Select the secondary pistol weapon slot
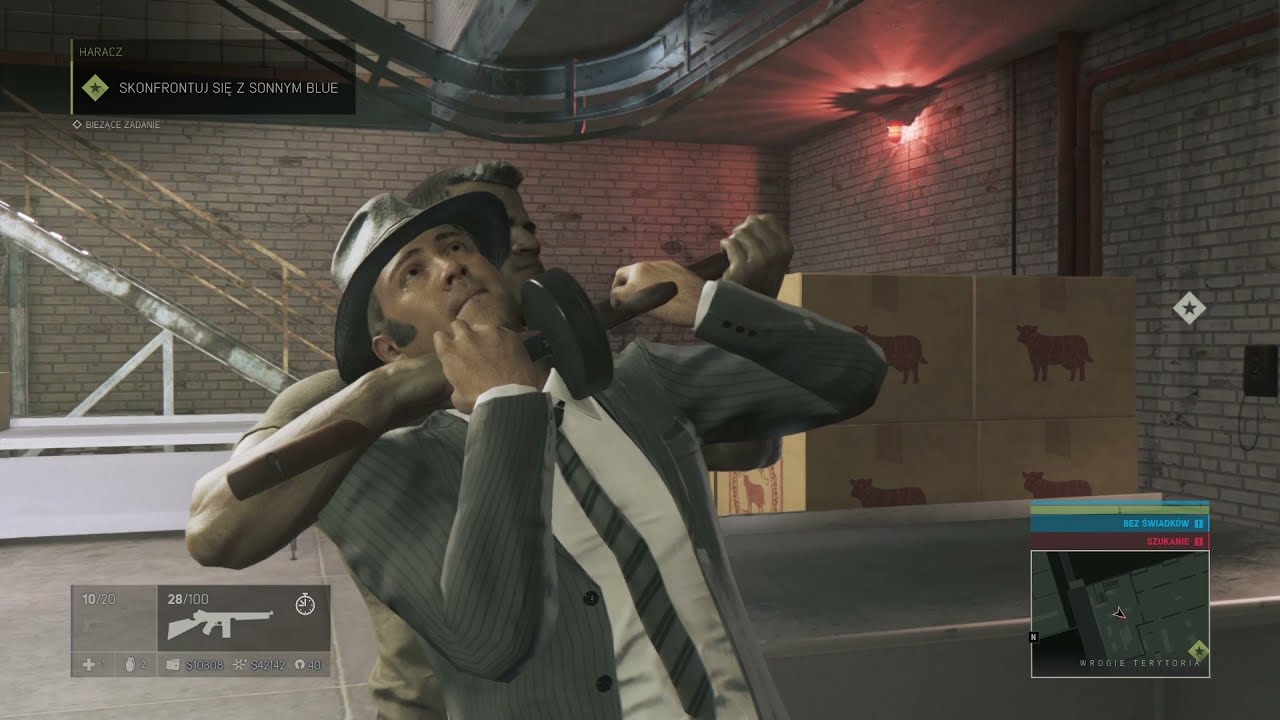Viewport: 1280px width, 720px height. click(113, 618)
